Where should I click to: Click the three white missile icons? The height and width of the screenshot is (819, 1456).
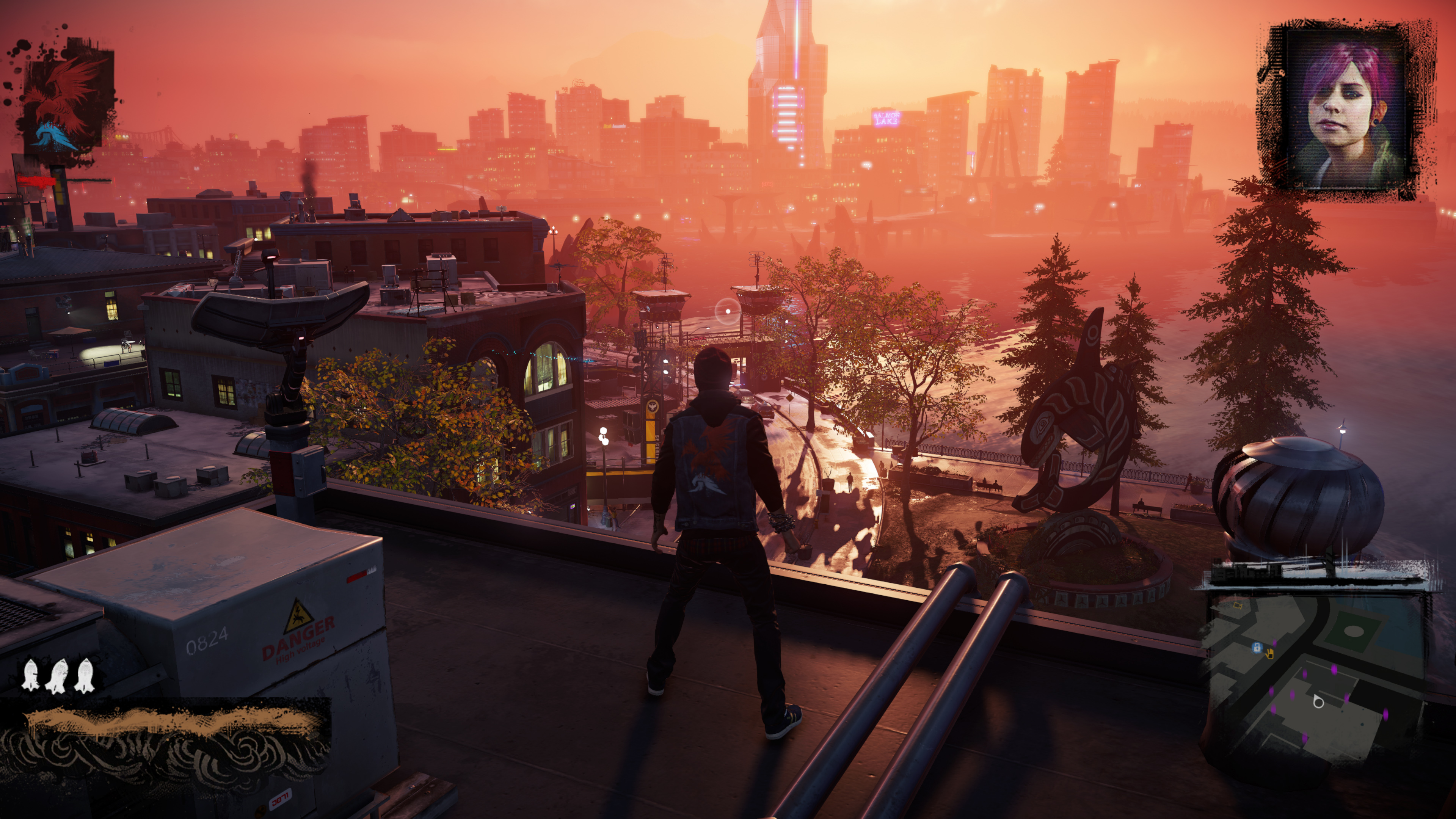[x=58, y=675]
